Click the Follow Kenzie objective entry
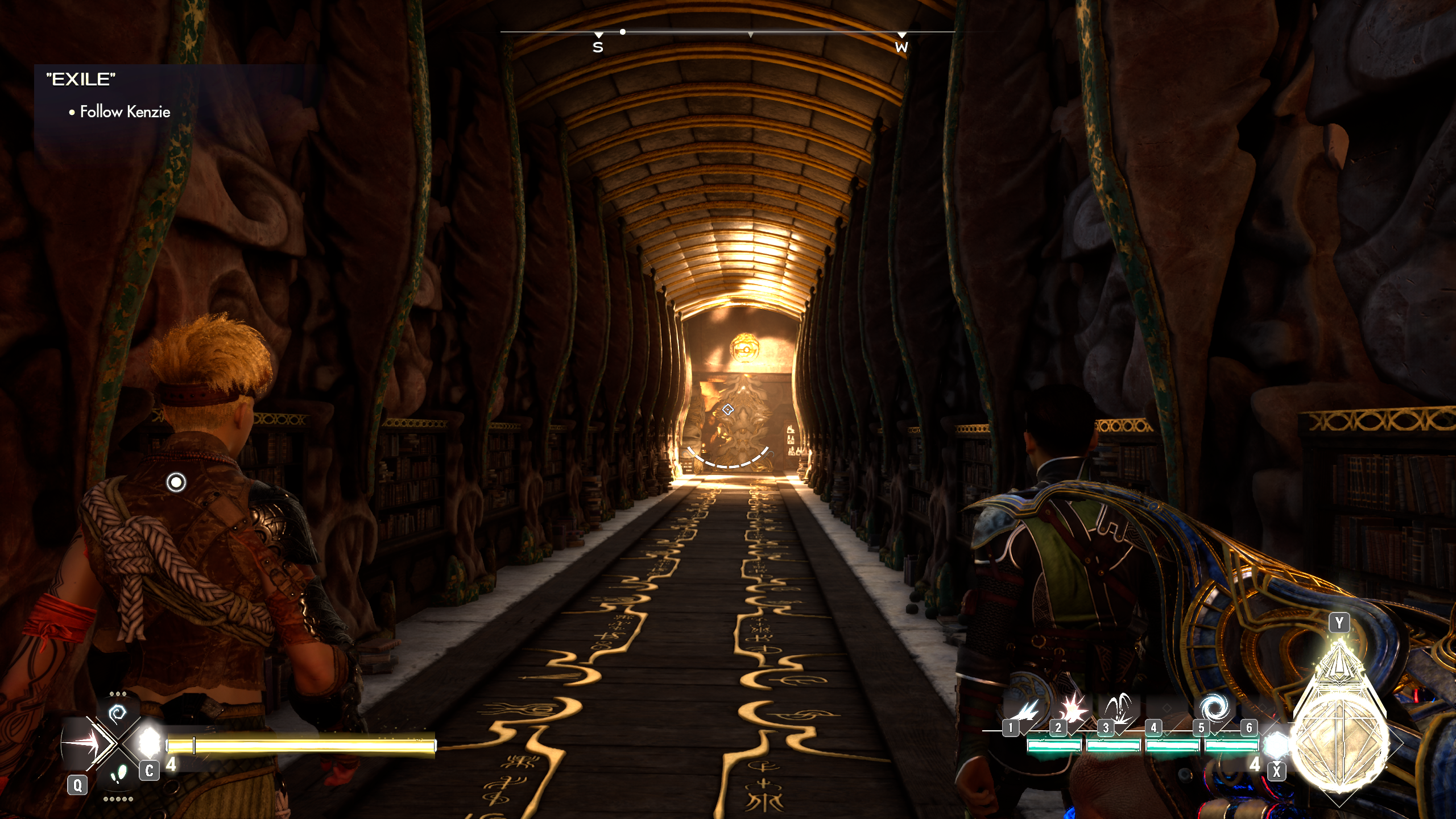Screen dimensions: 1456x819 pos(125,112)
